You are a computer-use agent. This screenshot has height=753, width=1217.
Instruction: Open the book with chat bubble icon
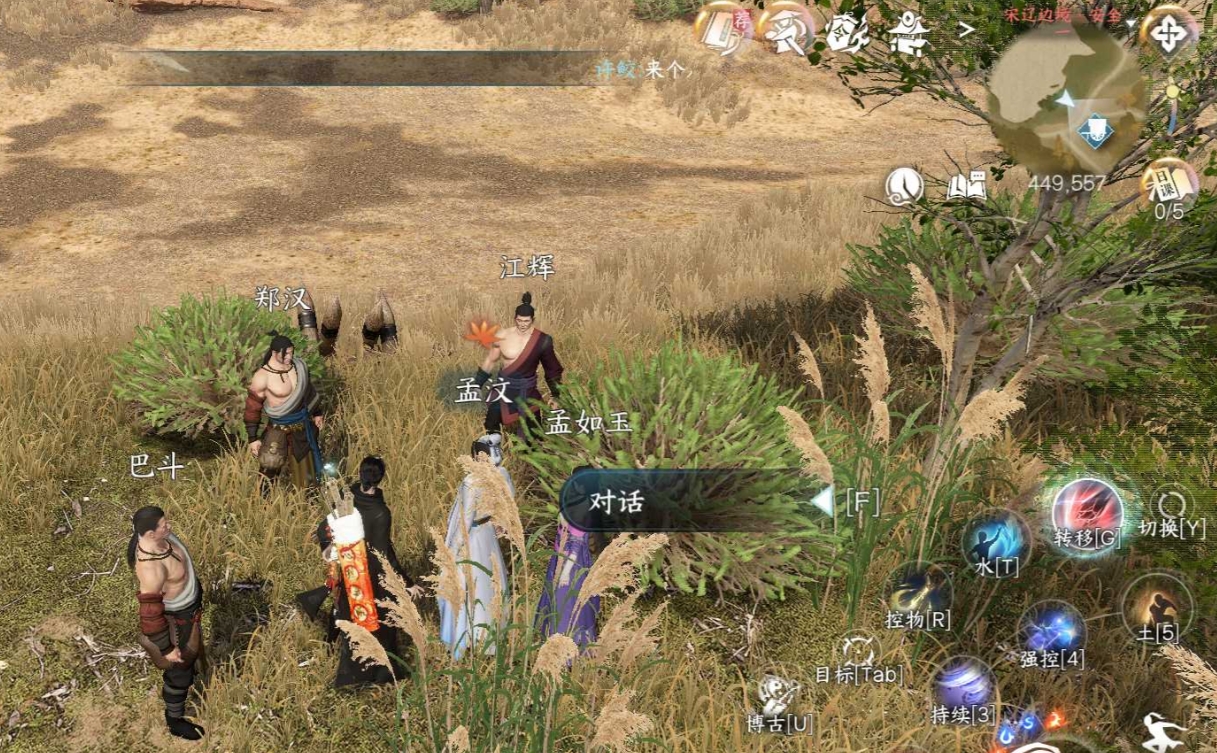point(966,186)
